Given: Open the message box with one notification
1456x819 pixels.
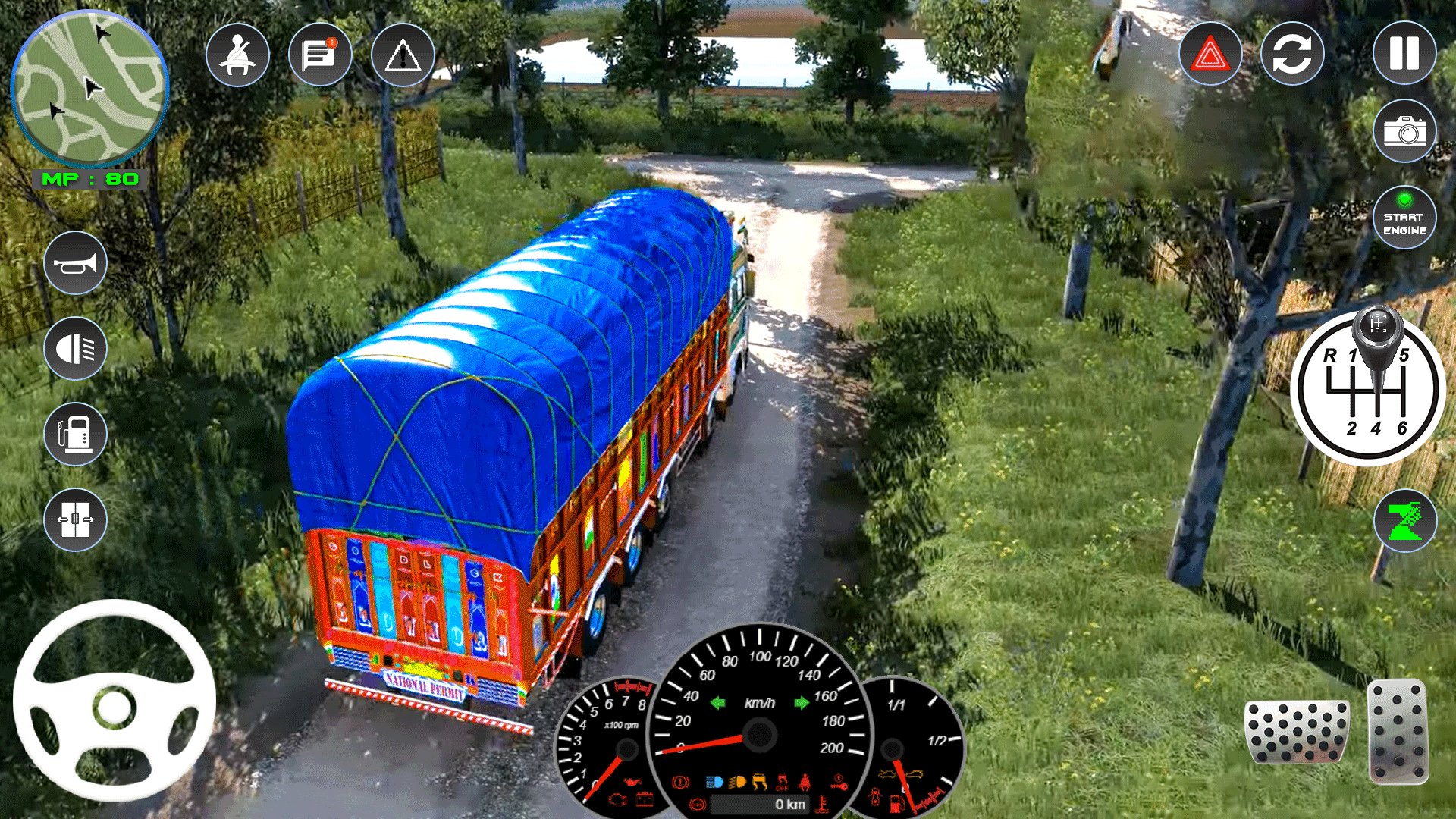Looking at the screenshot, I should tap(319, 54).
